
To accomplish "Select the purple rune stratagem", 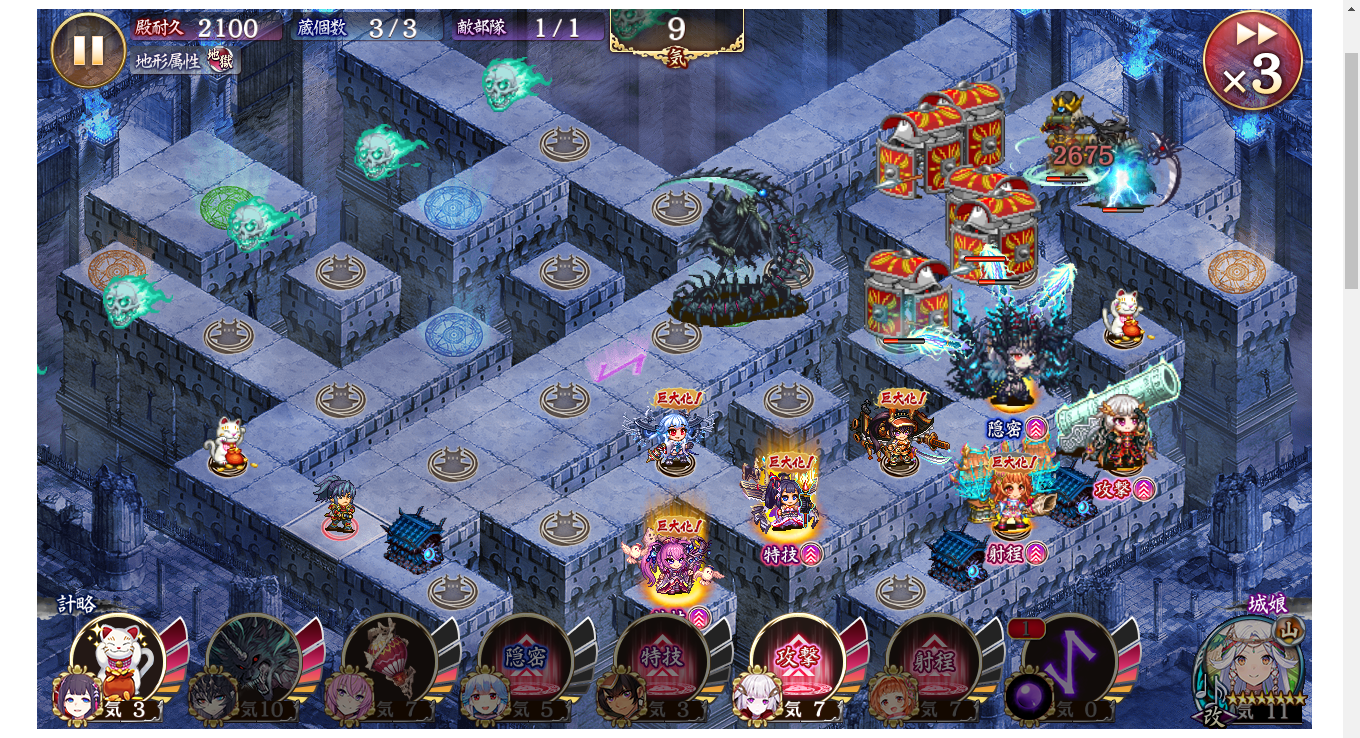I will pyautogui.click(x=1069, y=661).
